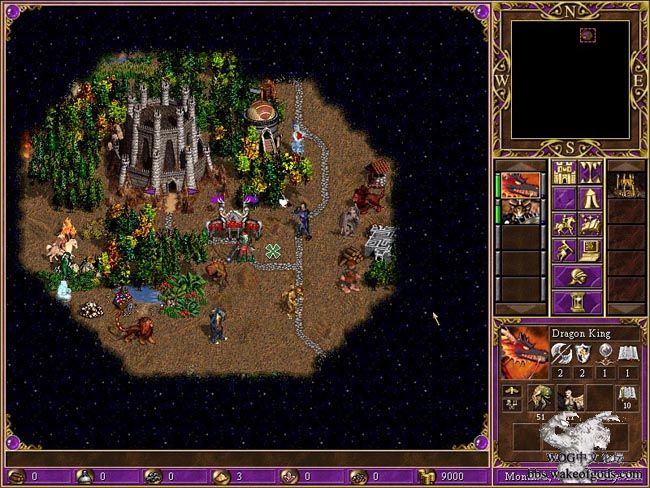Toggle the underground/surface view button
Screen dimensions: 650x488
coord(589,172)
